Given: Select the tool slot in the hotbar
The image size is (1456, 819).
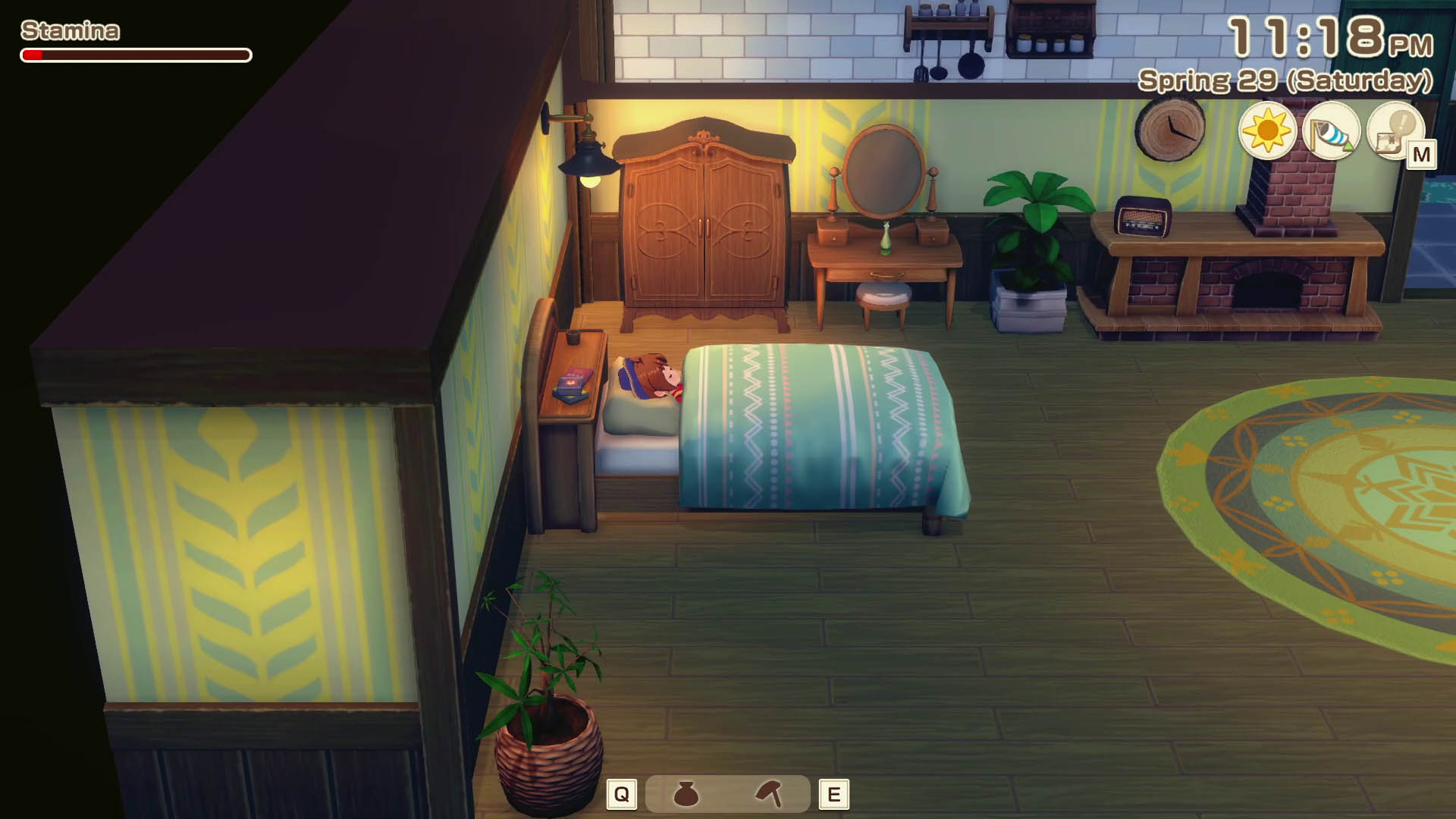Looking at the screenshot, I should tap(768, 794).
